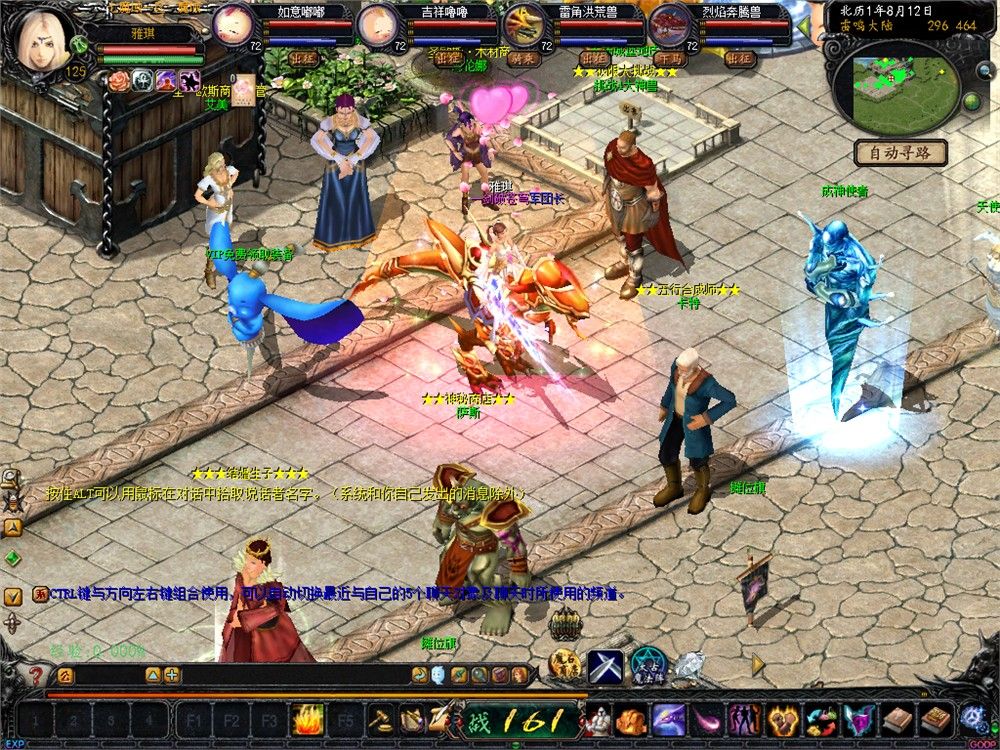This screenshot has height=750, width=1000.
Task: Click the chat scroll-up arrow button
Action: pos(14,528)
